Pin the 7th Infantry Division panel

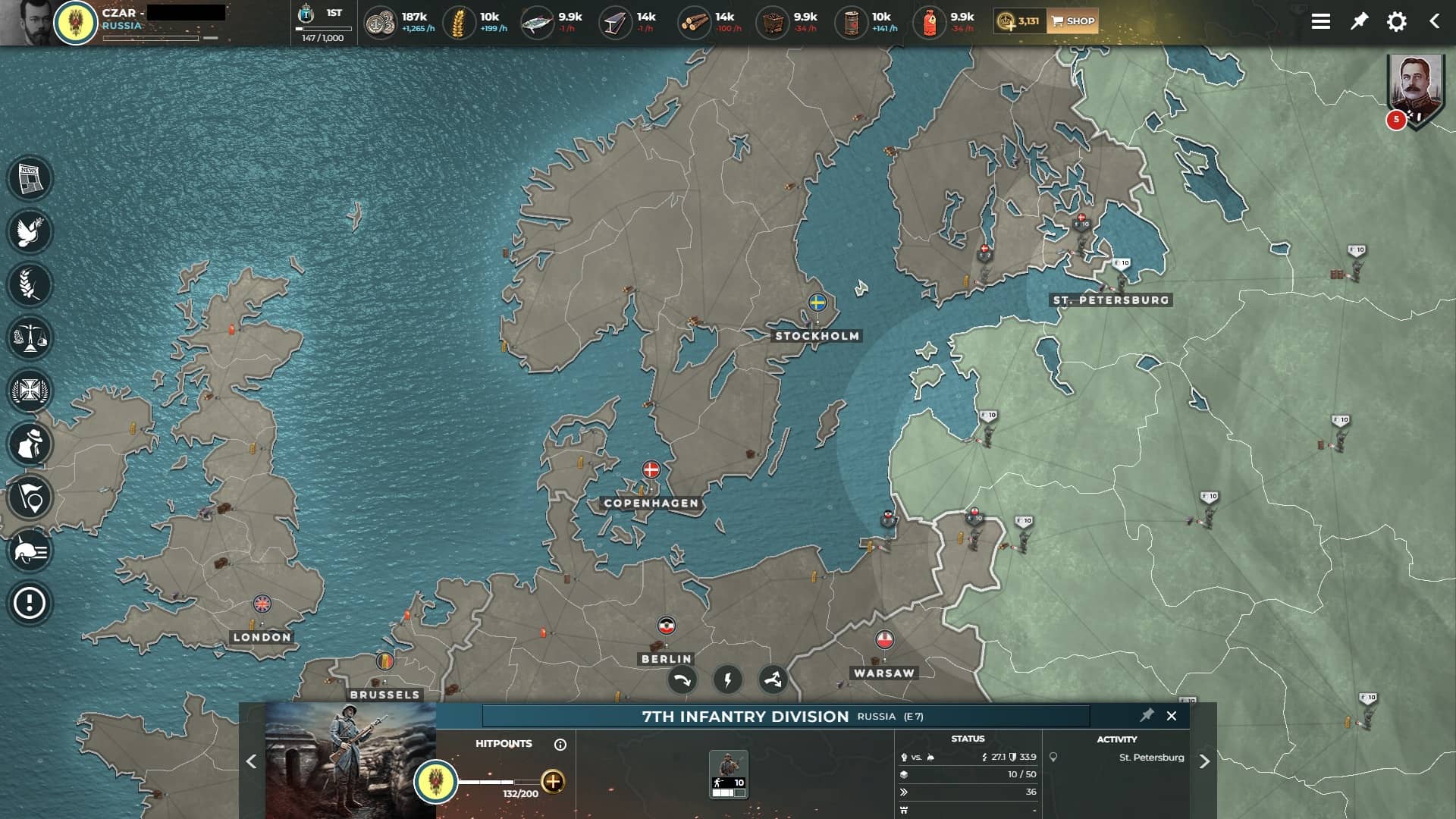(x=1147, y=715)
